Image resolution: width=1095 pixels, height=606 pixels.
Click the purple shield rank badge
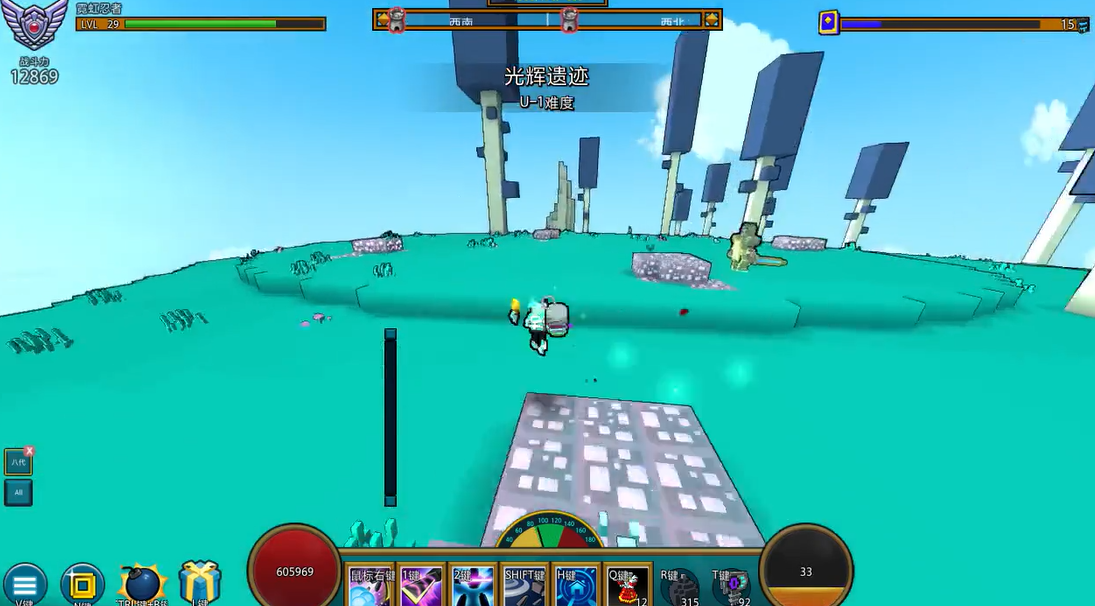[x=36, y=24]
